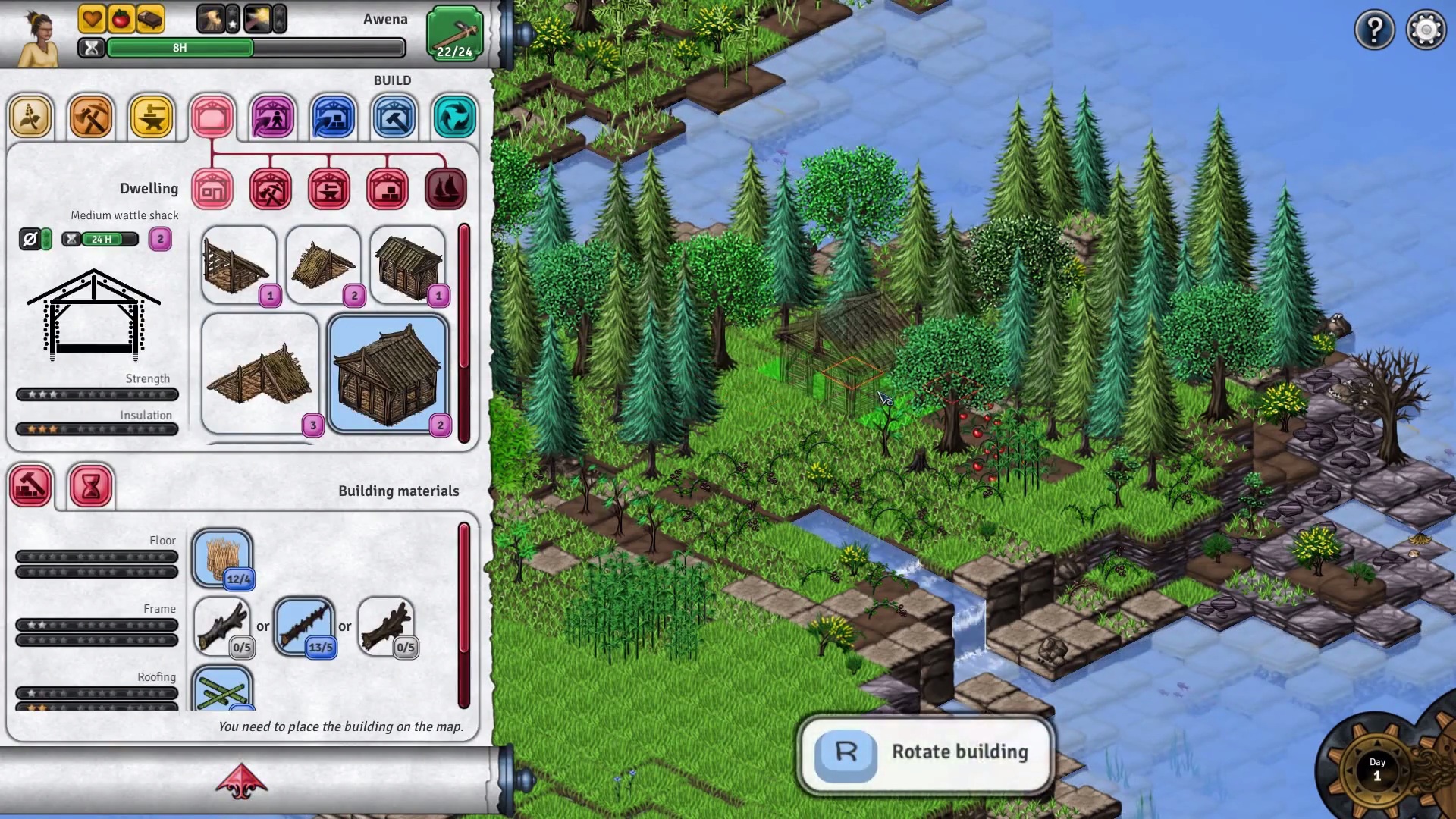Screen dimensions: 1456x819
Task: Select the mining pickaxe build category
Action: coord(91,118)
